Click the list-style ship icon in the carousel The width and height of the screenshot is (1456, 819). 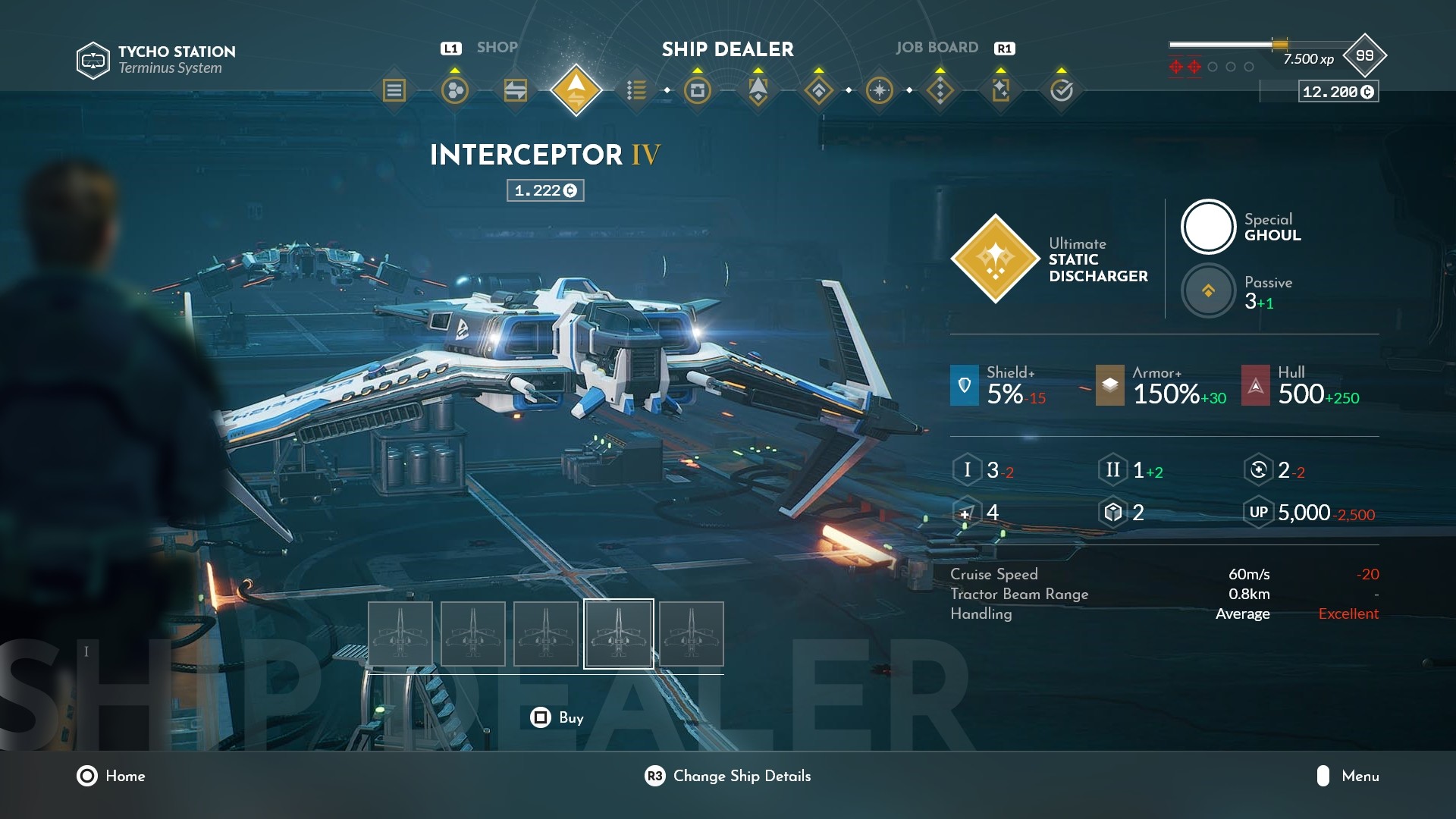(x=635, y=89)
